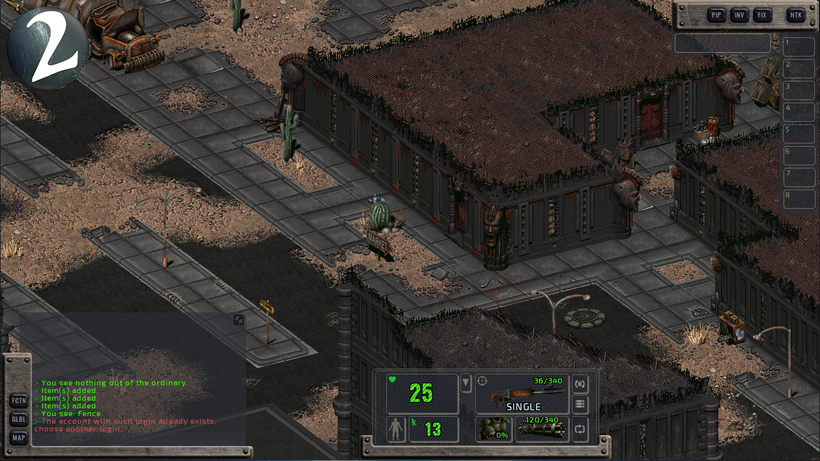Open the PIP menu
This screenshot has width=820, height=461.
pyautogui.click(x=716, y=15)
